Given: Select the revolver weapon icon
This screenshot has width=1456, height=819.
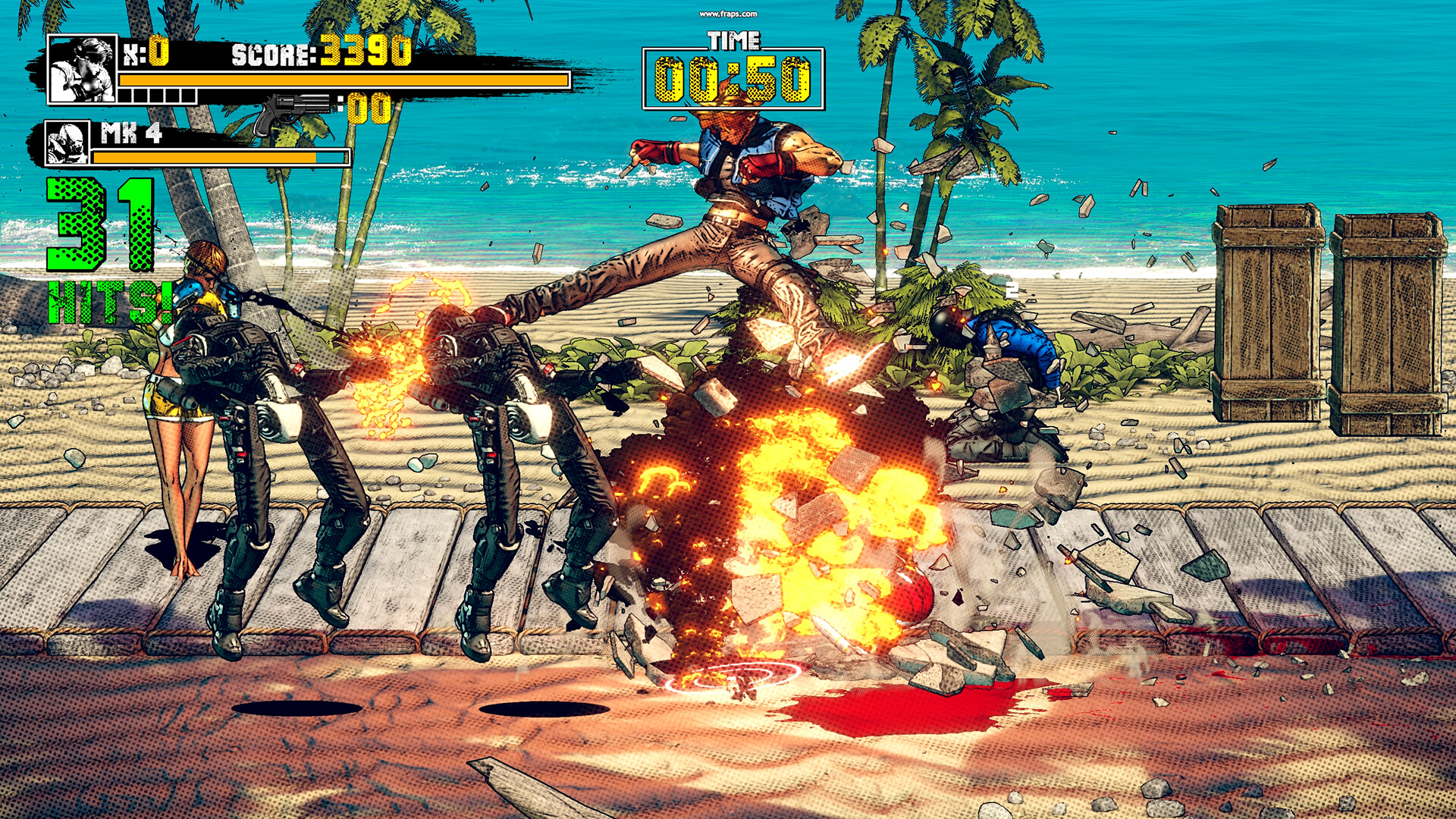Looking at the screenshot, I should (x=293, y=112).
